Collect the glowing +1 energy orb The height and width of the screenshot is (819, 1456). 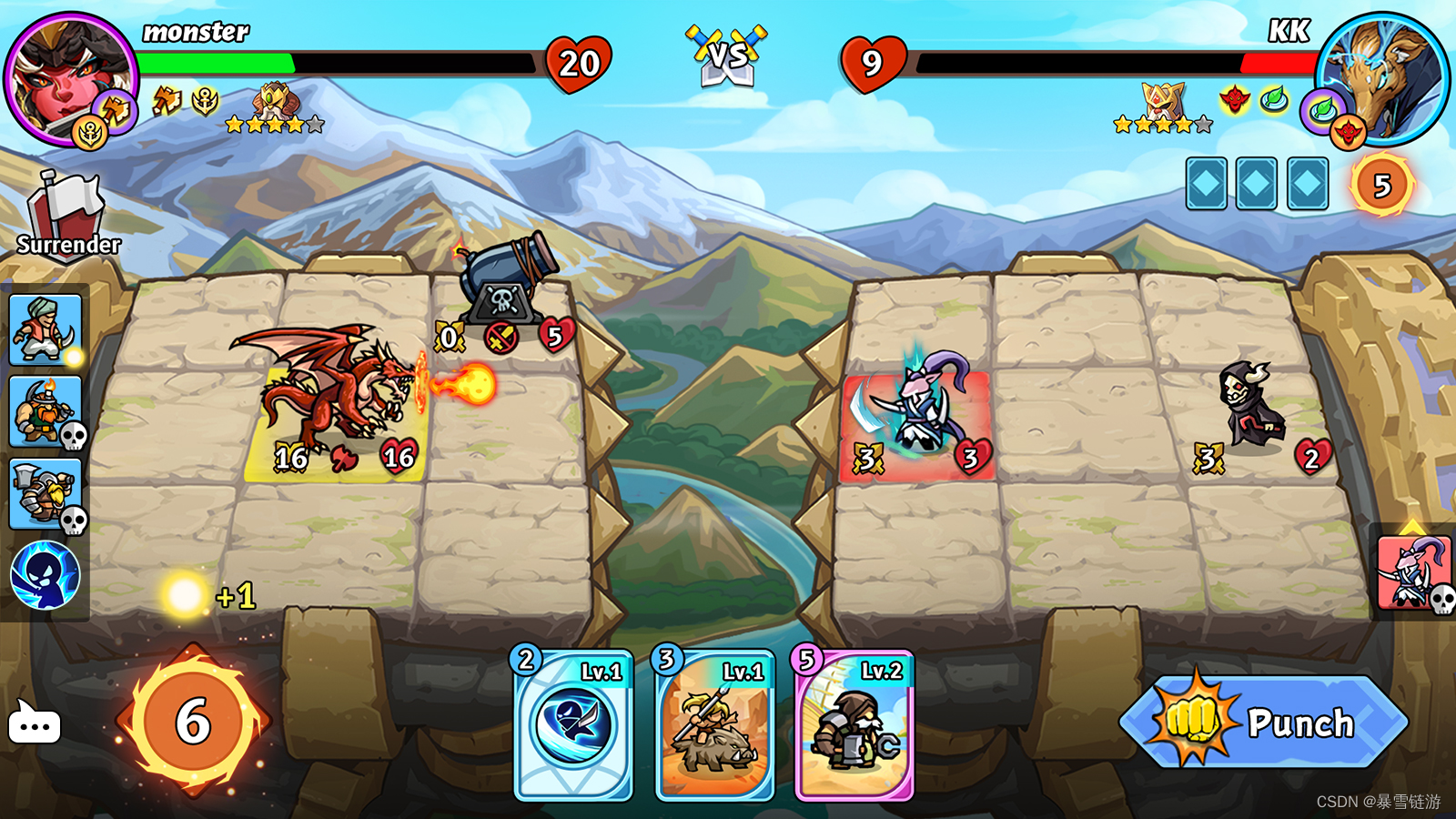(186, 595)
